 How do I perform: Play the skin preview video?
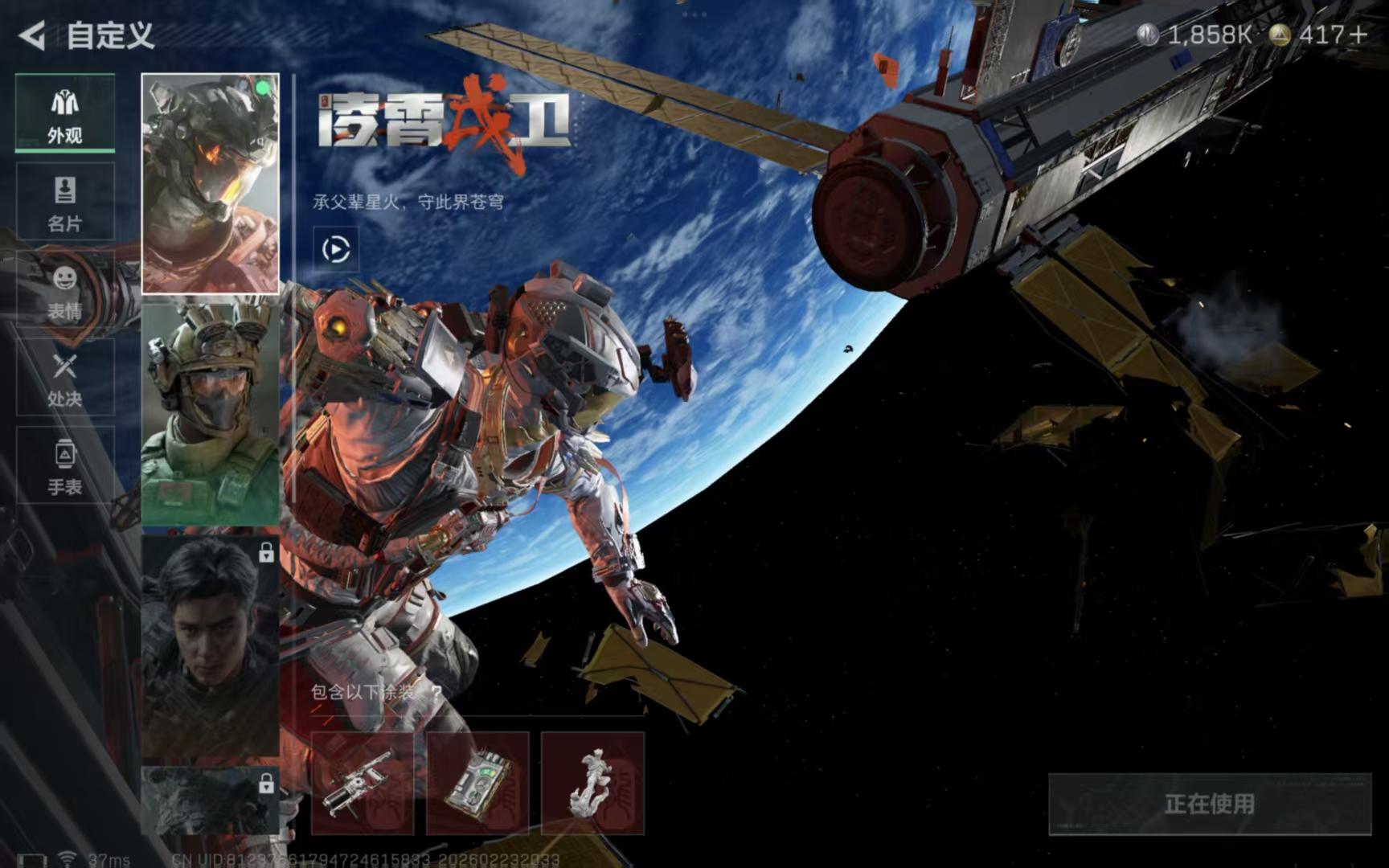[336, 249]
